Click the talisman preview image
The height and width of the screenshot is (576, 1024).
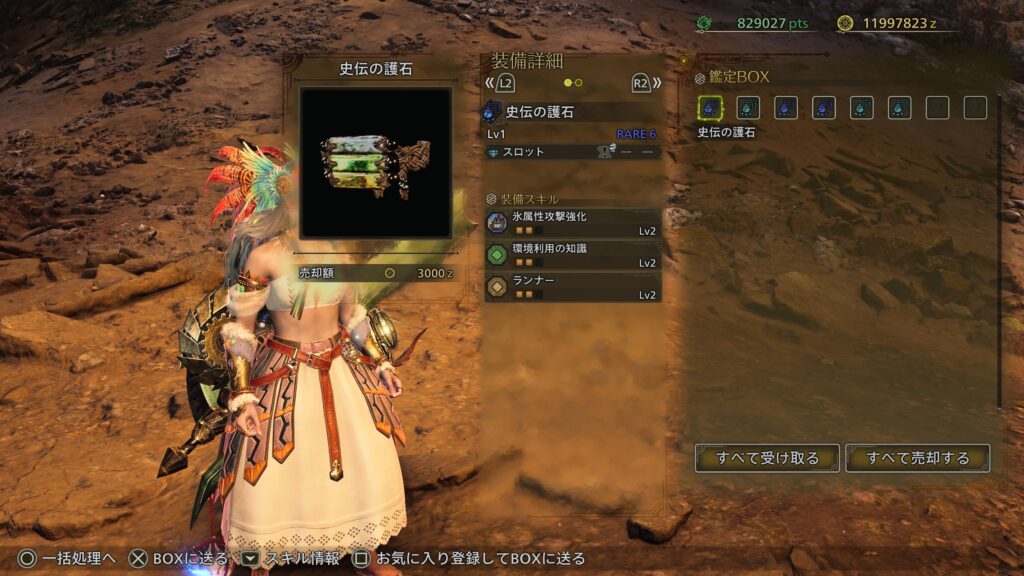[x=375, y=163]
